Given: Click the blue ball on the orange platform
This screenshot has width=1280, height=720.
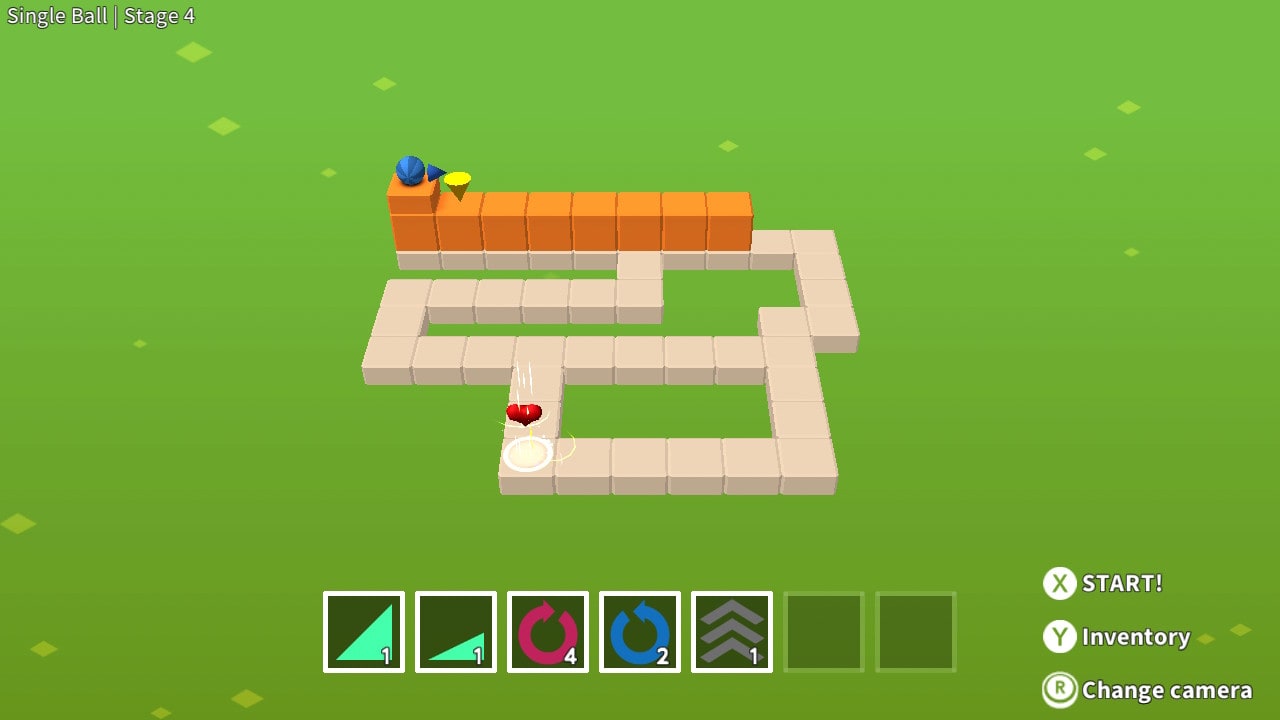Looking at the screenshot, I should (411, 172).
